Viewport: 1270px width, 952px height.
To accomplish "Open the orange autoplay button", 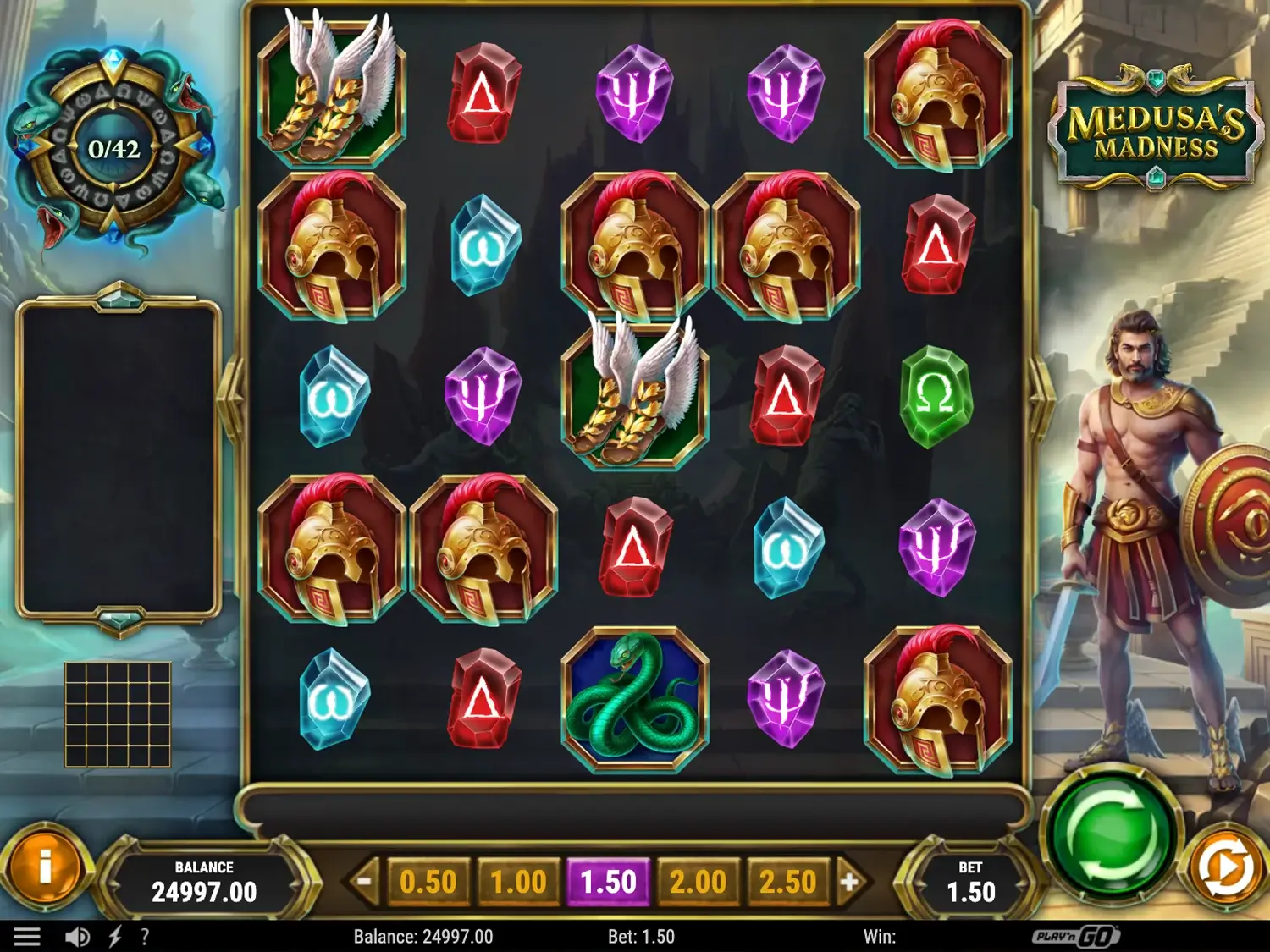I will [1227, 867].
